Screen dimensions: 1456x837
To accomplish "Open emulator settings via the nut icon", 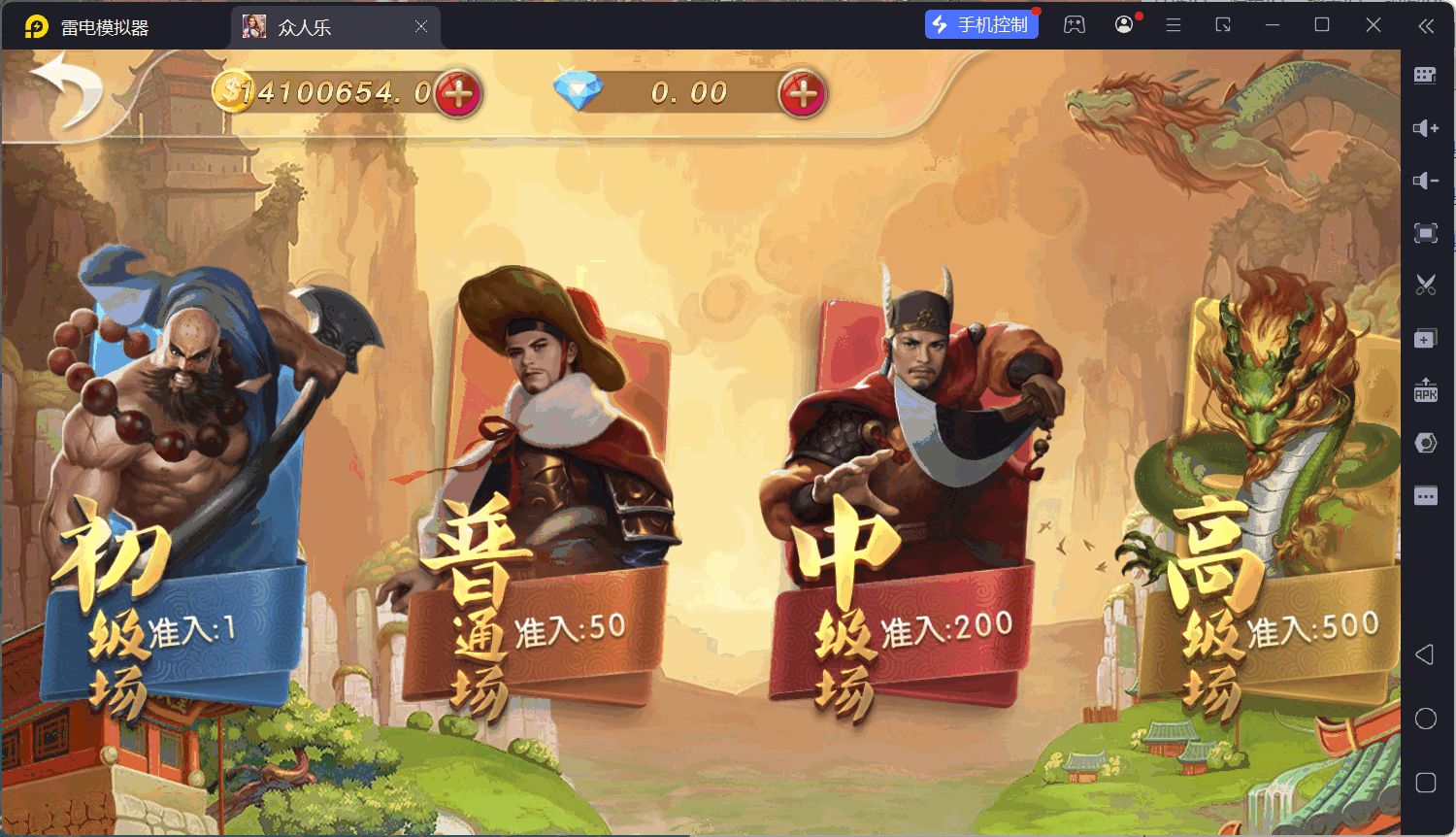I will [1425, 443].
